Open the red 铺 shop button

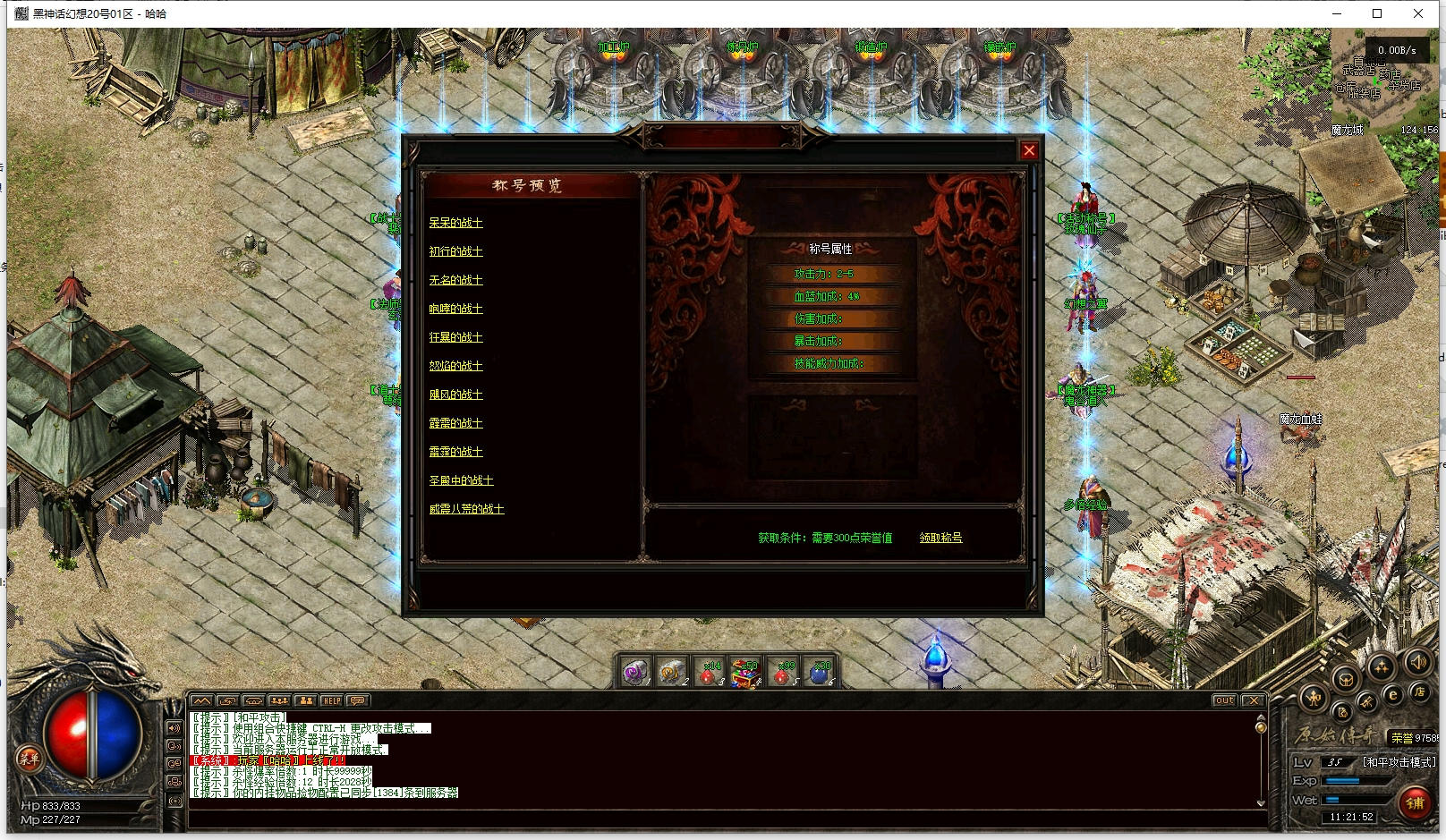tap(1415, 802)
